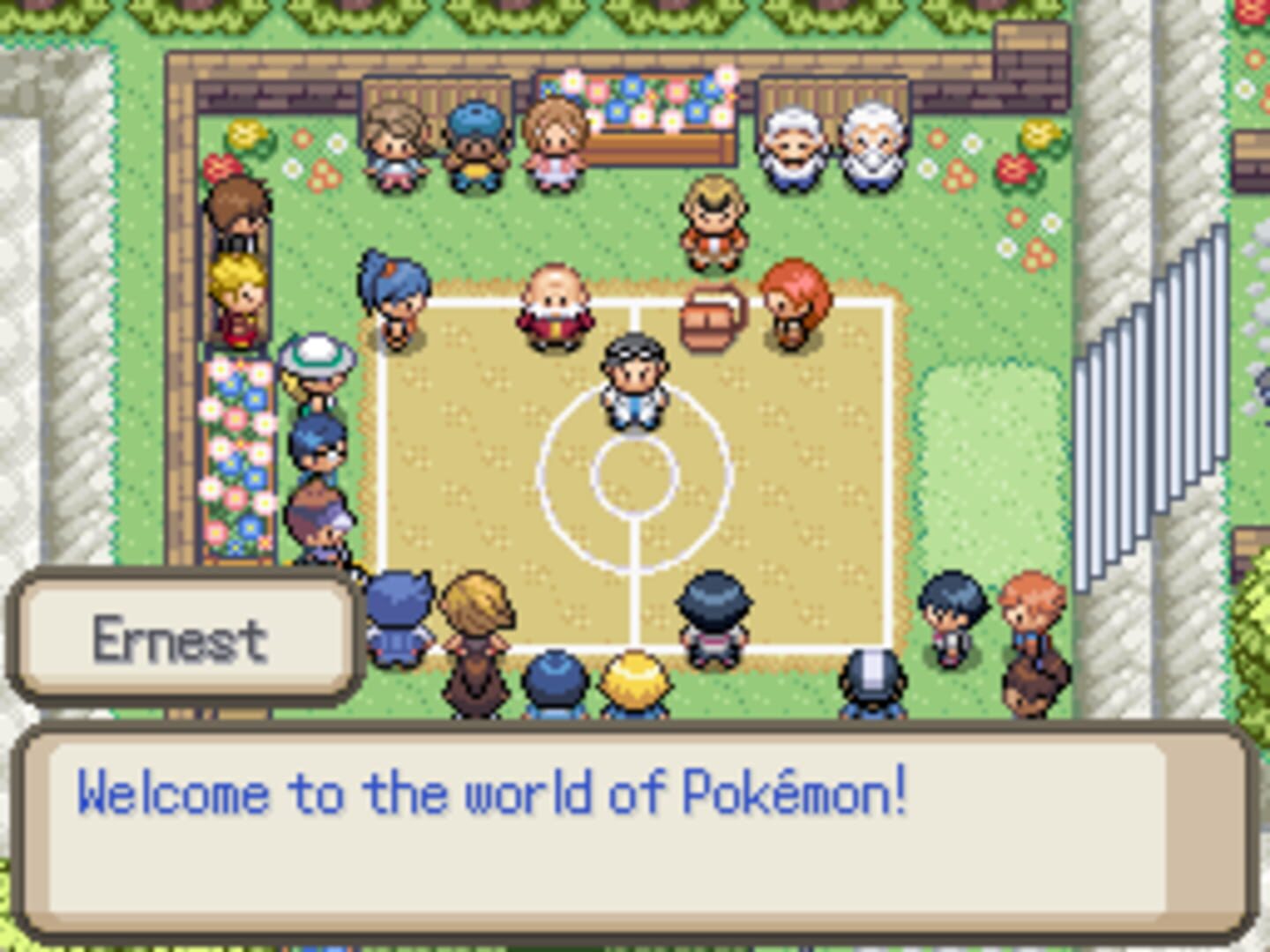
Task: Select the boy wearing the blue cap up top
Action: tap(474, 145)
